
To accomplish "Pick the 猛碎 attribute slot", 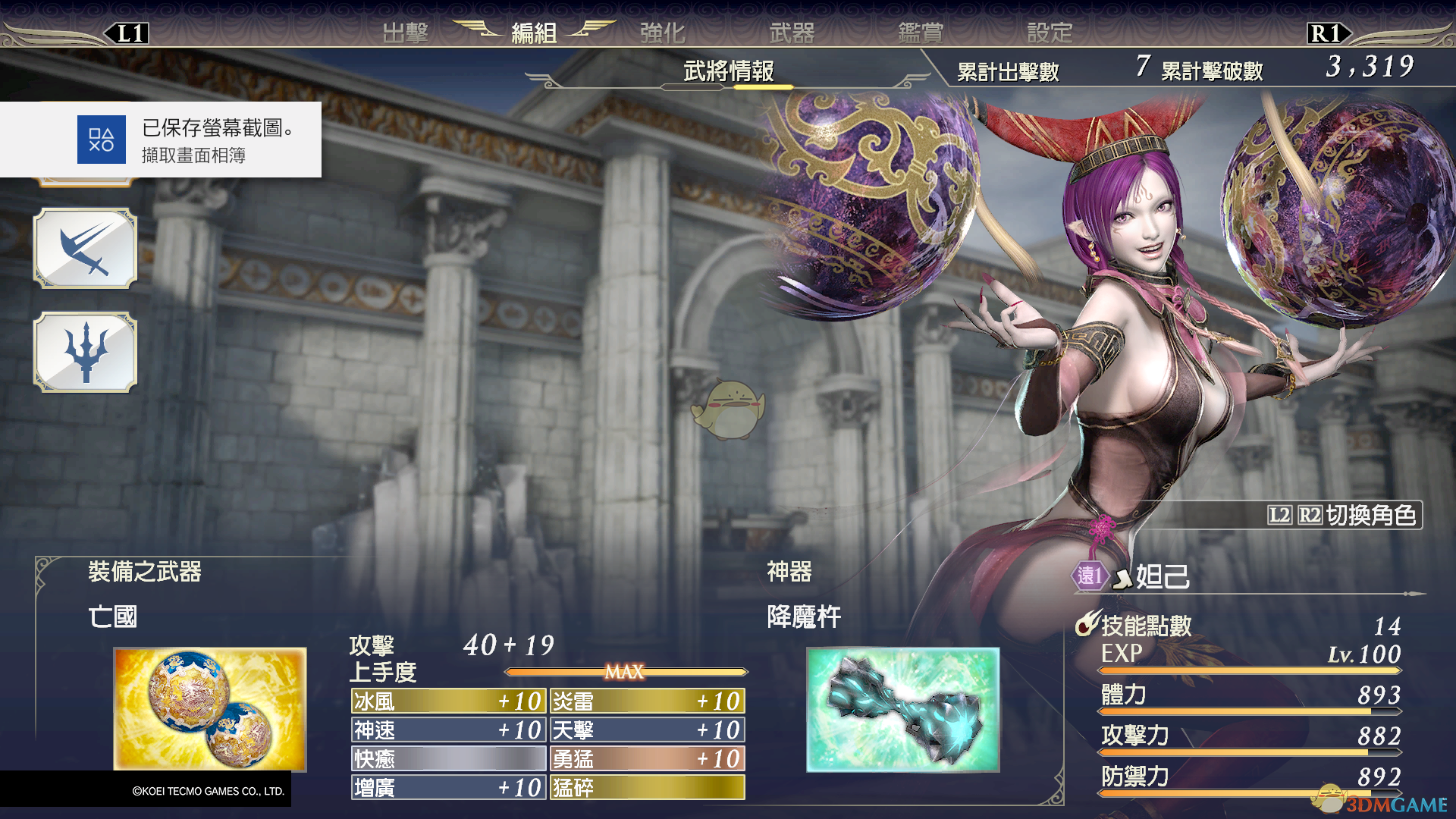I will [x=647, y=787].
